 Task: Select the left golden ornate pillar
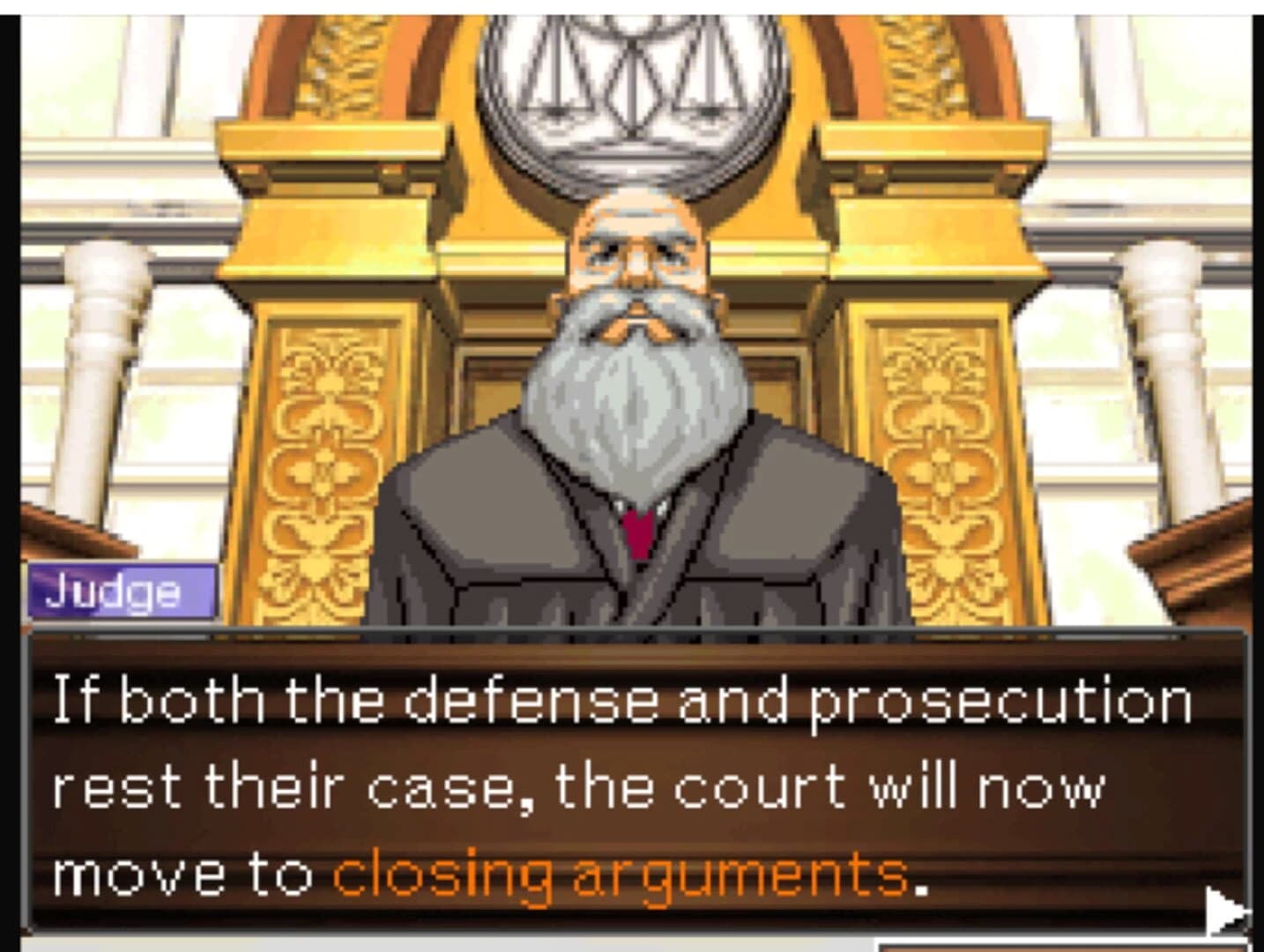pos(326,423)
